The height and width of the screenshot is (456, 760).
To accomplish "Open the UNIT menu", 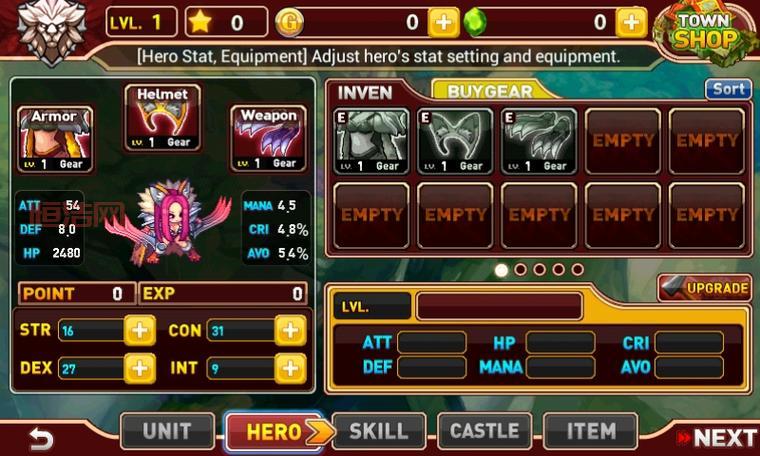I will pos(167,432).
